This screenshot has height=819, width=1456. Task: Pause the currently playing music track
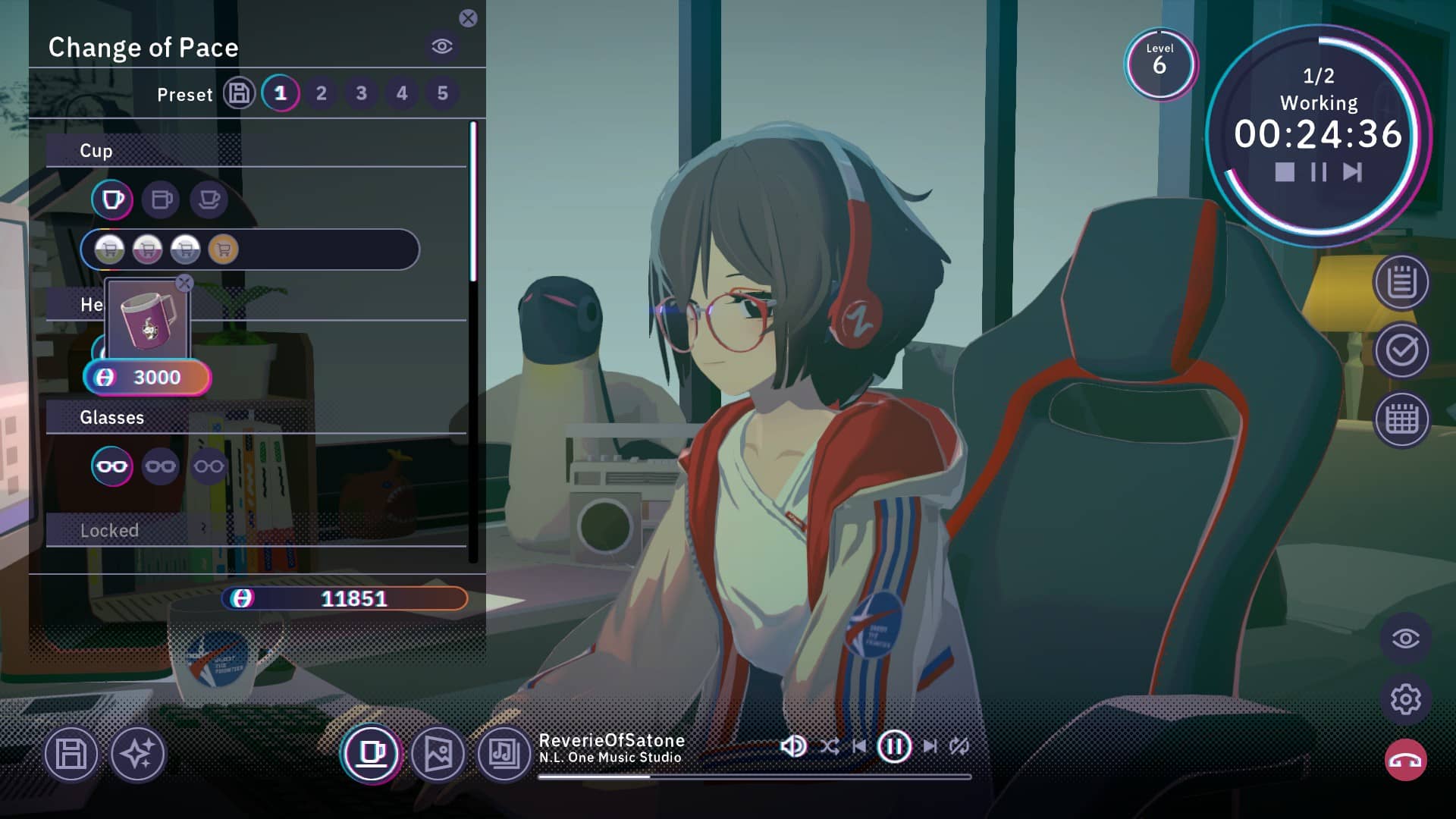pos(894,746)
